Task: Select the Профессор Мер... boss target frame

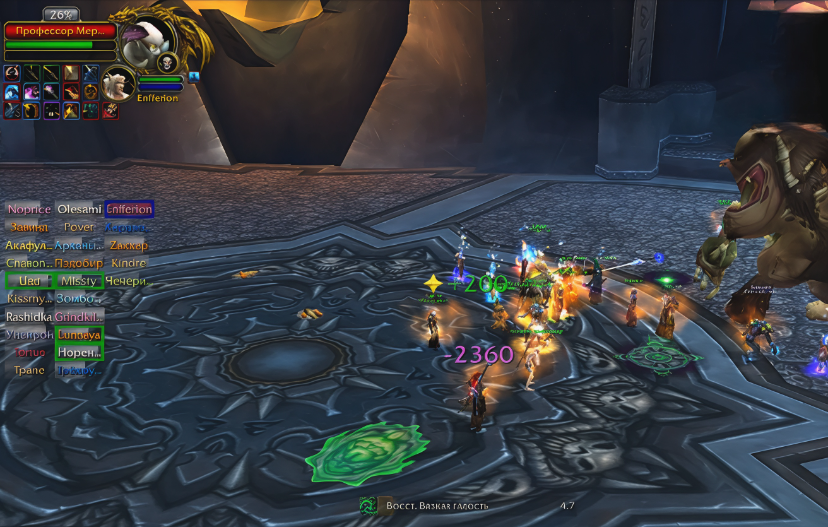Action: point(60,31)
